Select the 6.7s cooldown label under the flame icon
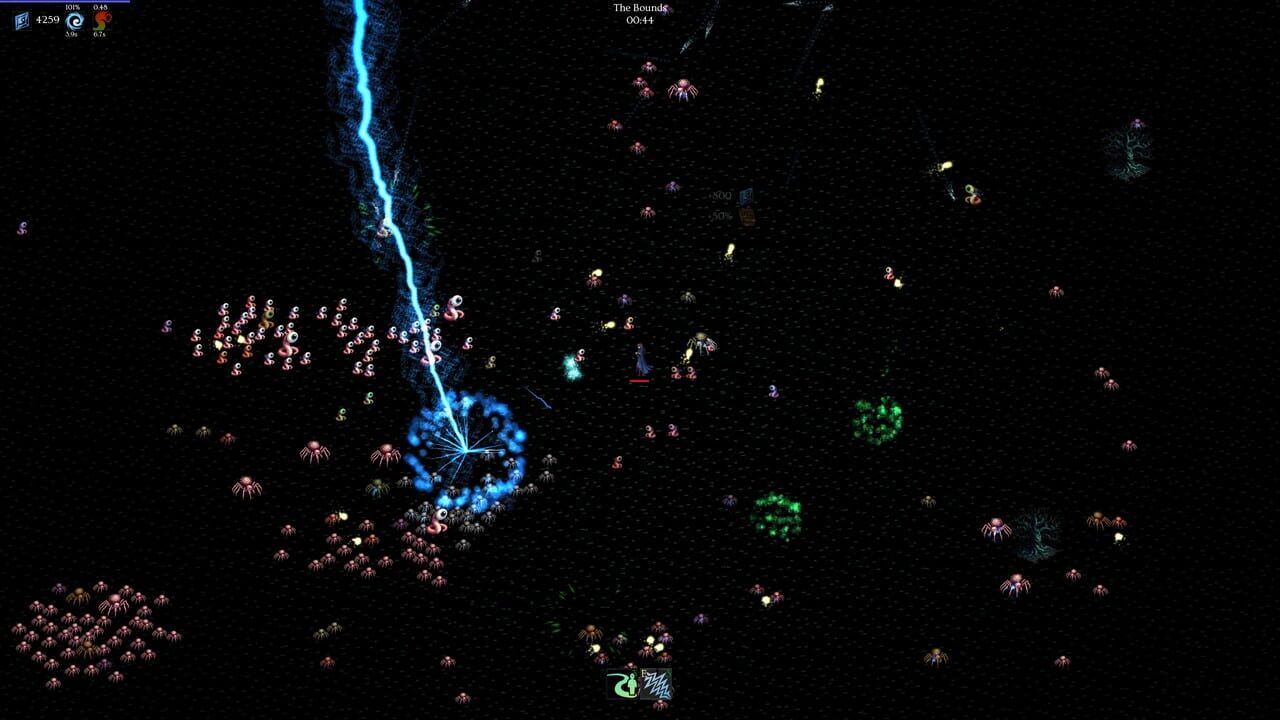 tap(100, 35)
